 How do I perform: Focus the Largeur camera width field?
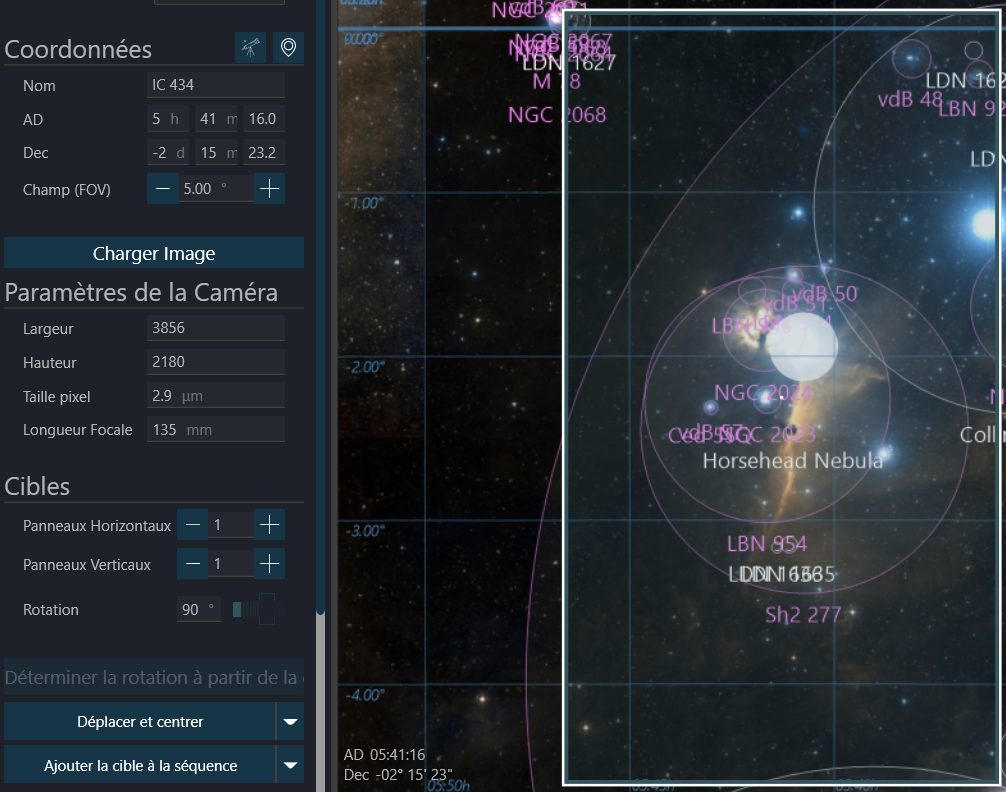click(215, 328)
